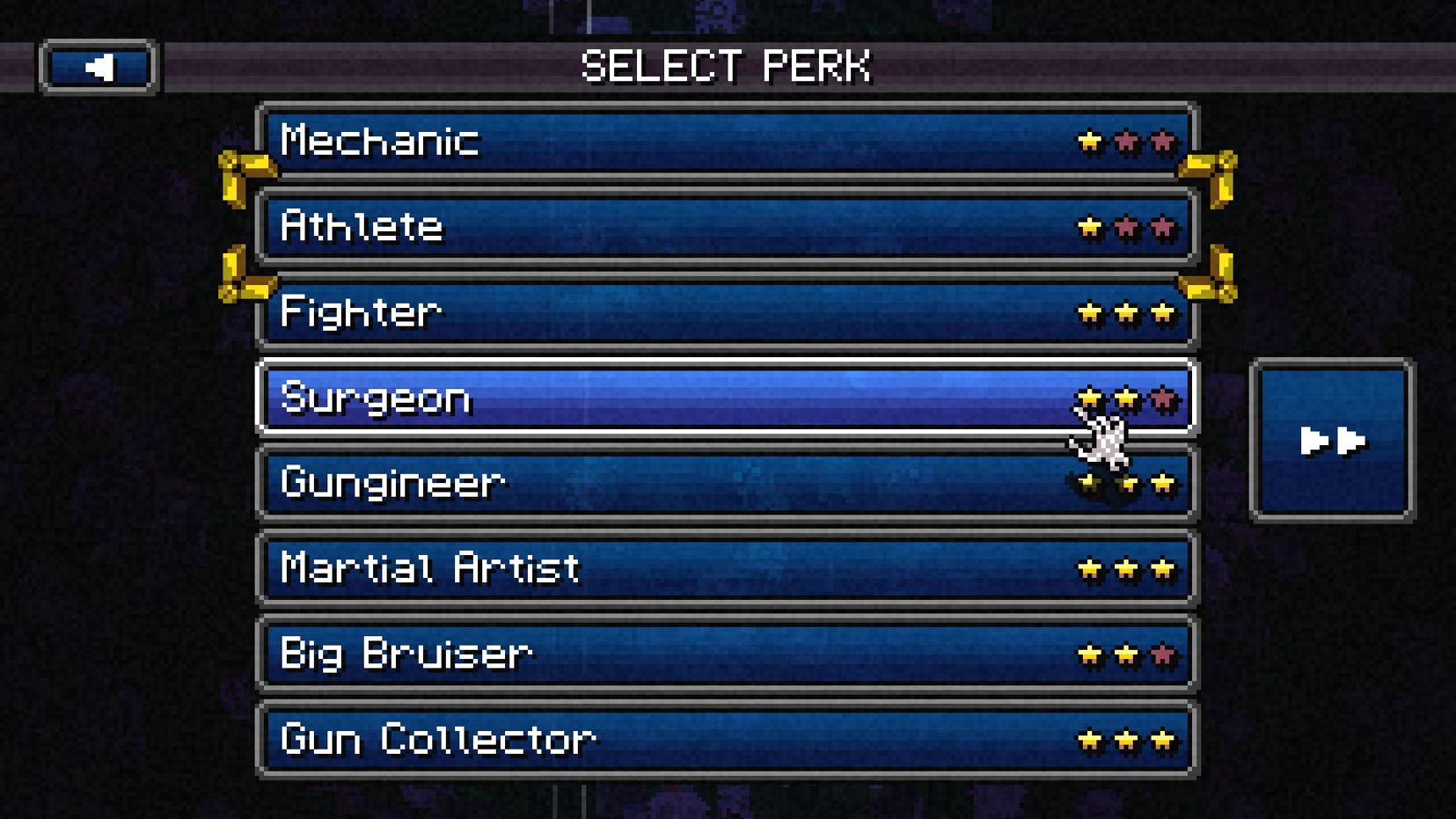Pick the Fighter perk
Viewport: 1456px width, 819px height.
click(727, 312)
